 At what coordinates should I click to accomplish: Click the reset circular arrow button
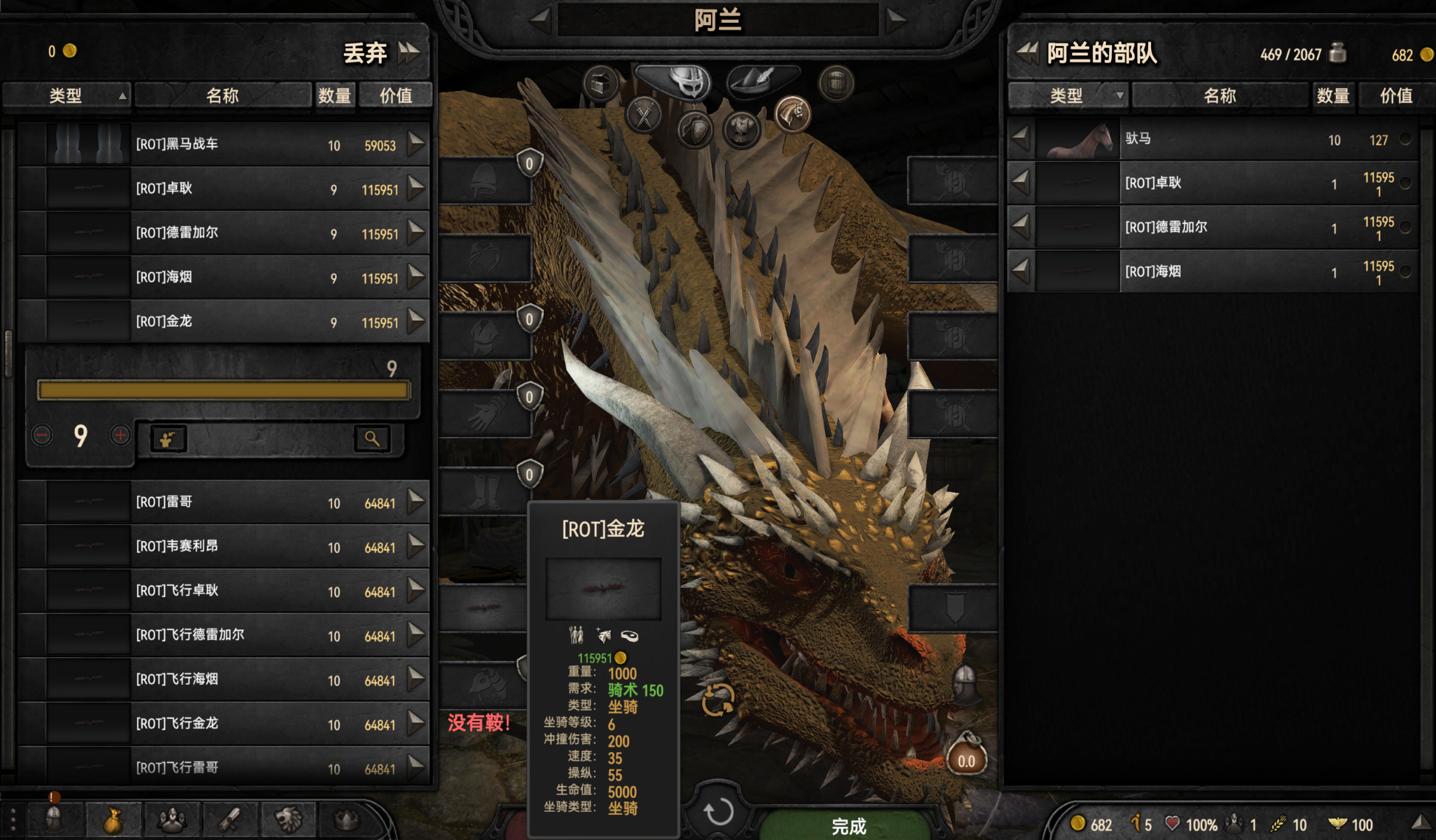(x=718, y=812)
